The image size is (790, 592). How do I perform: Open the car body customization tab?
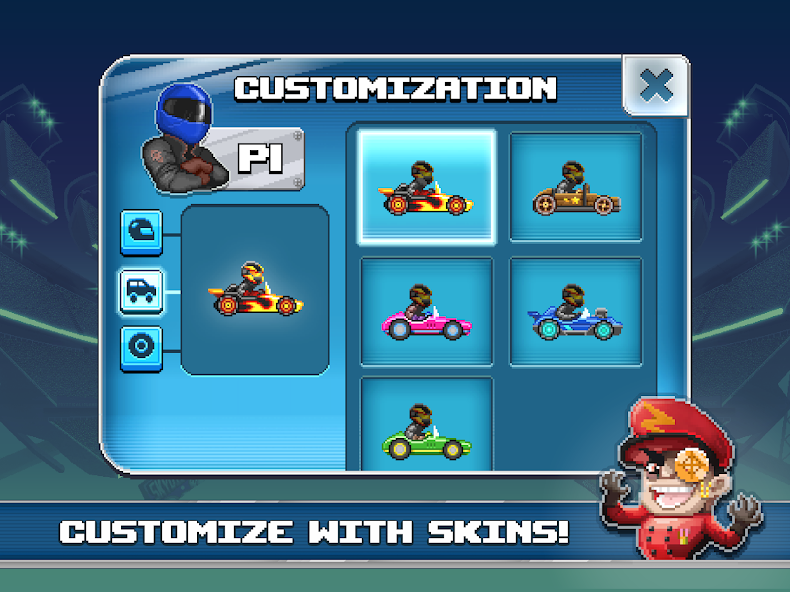pos(141,291)
